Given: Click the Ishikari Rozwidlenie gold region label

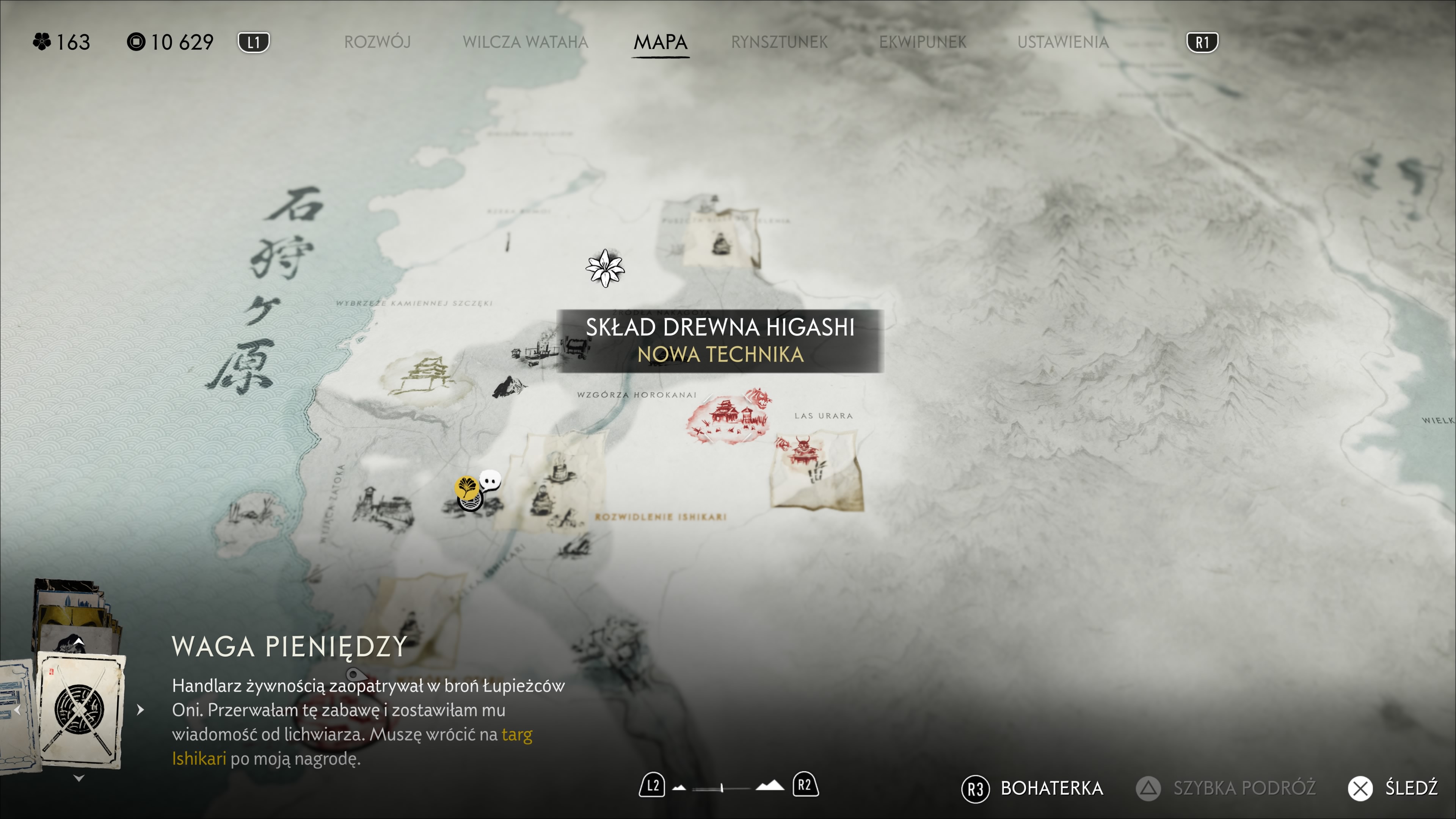Looking at the screenshot, I should [x=660, y=516].
